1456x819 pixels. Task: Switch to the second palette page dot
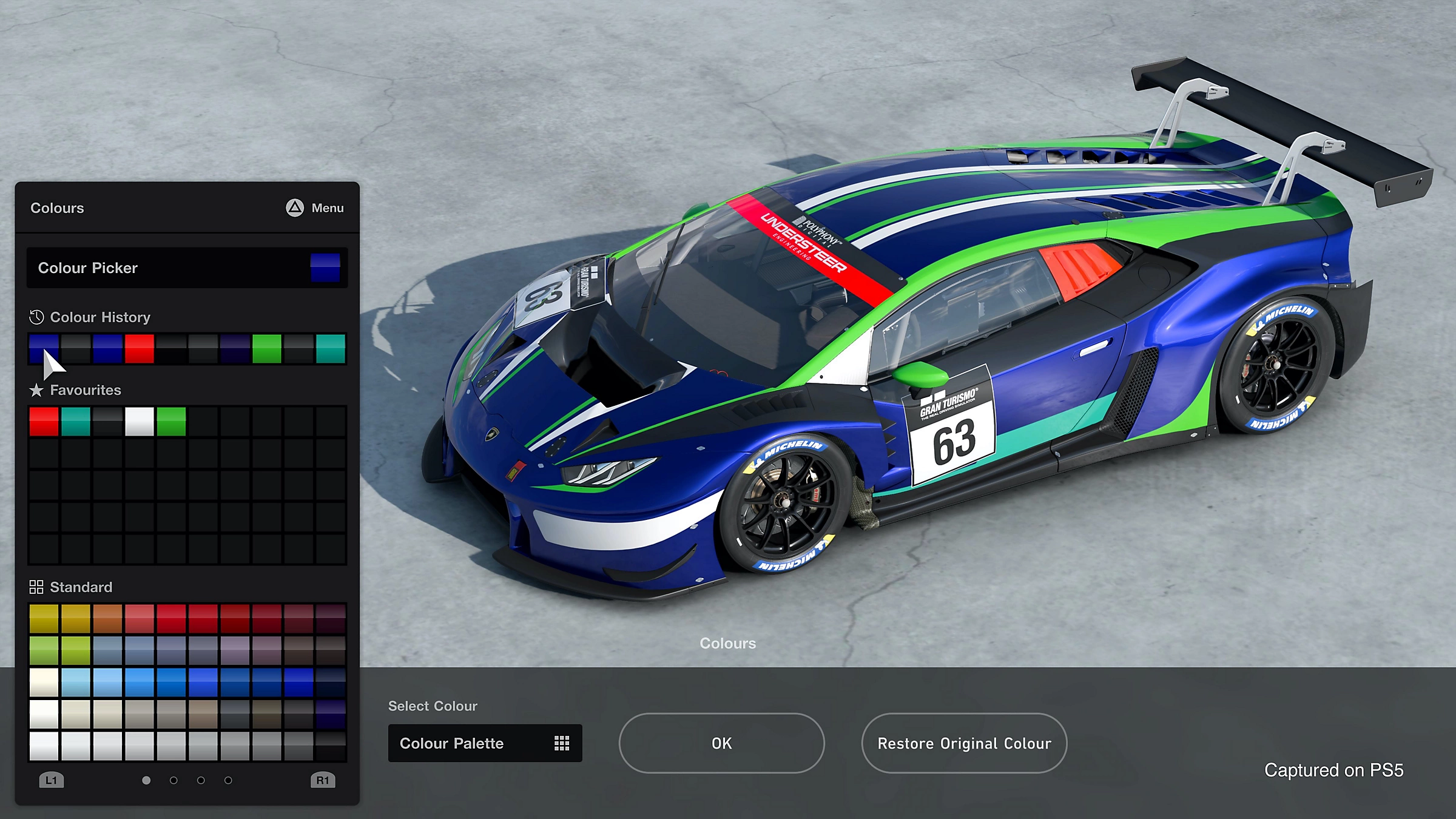click(174, 781)
